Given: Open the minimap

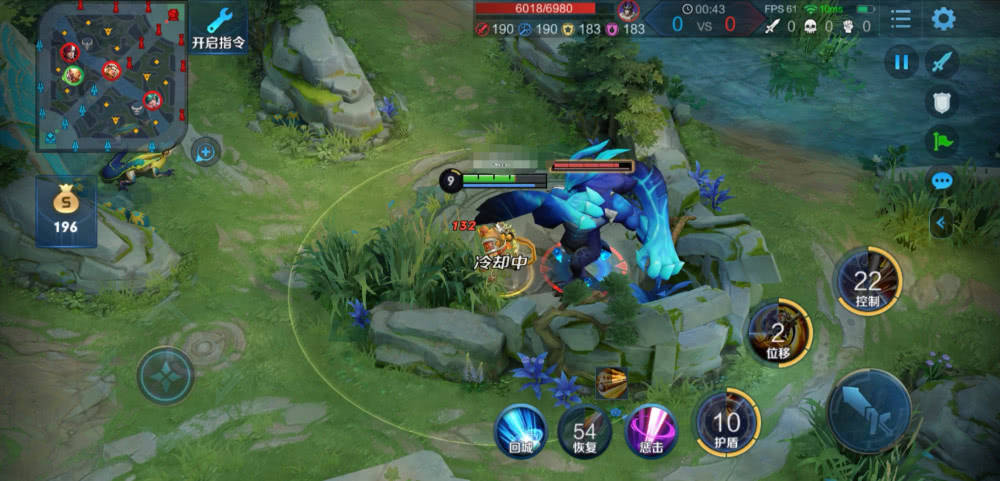Looking at the screenshot, I should point(111,75).
